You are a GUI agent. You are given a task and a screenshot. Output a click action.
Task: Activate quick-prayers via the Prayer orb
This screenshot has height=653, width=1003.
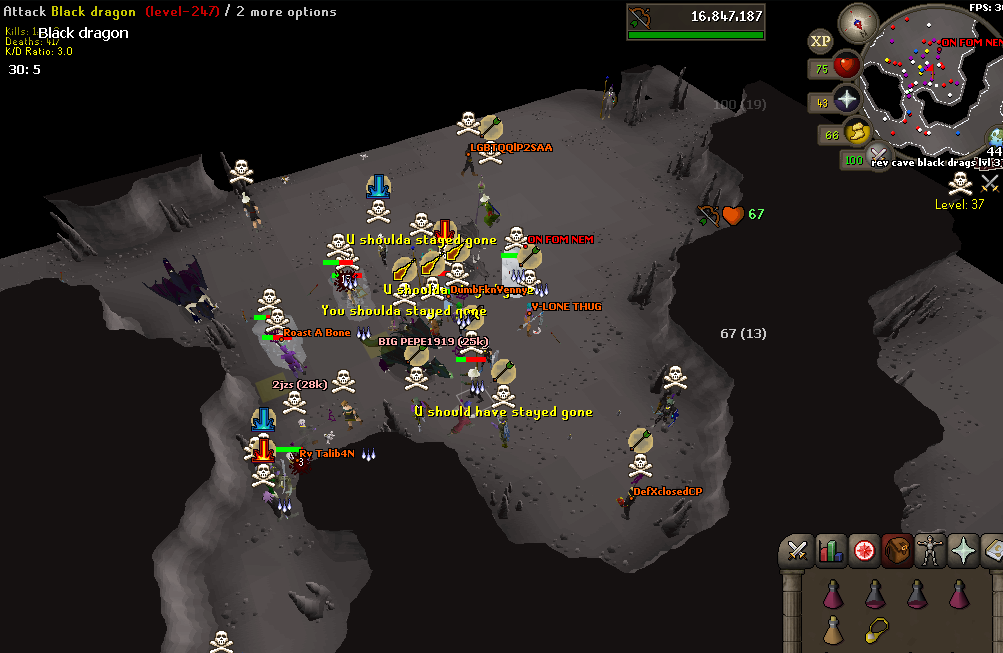click(x=847, y=100)
